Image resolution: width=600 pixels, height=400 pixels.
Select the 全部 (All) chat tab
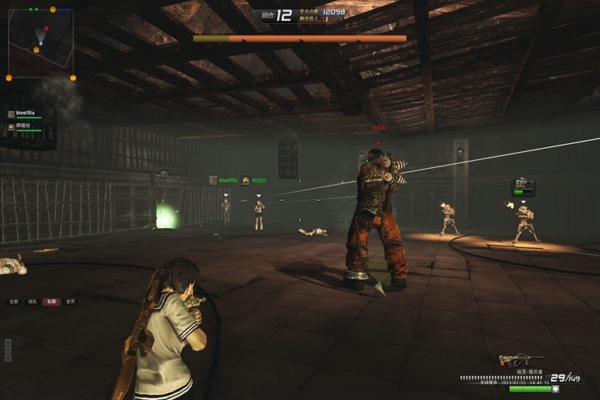(14, 301)
